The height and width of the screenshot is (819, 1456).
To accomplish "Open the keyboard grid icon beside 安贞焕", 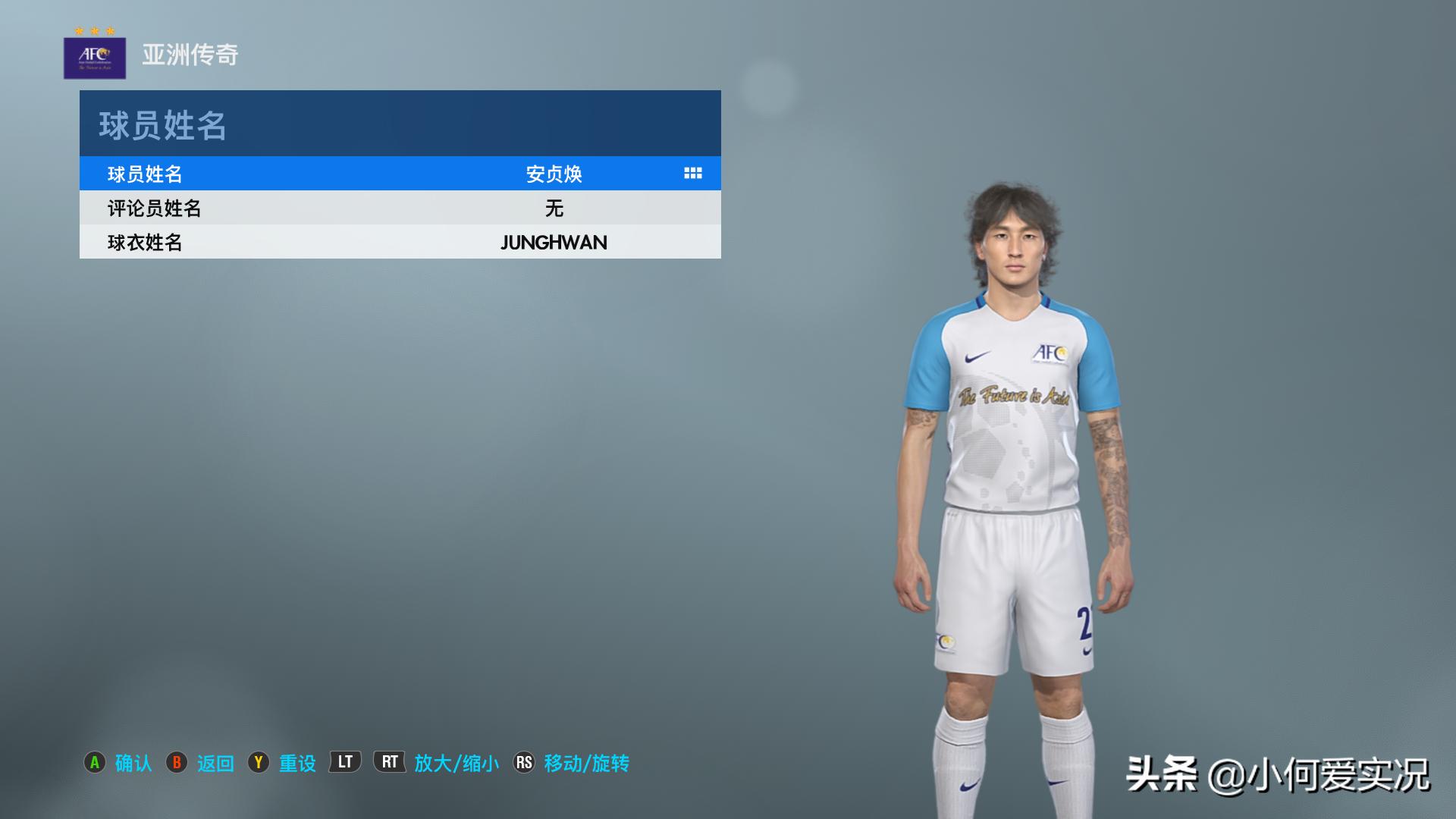I will 692,174.
